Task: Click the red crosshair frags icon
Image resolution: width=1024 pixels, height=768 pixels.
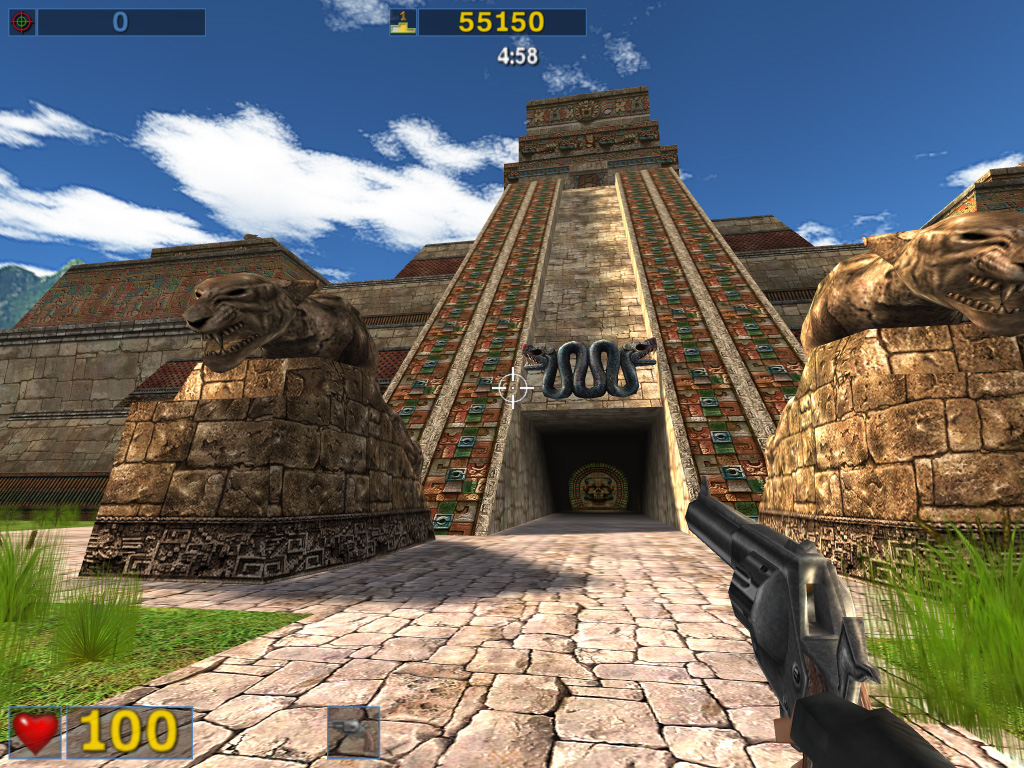Action: 22,22
